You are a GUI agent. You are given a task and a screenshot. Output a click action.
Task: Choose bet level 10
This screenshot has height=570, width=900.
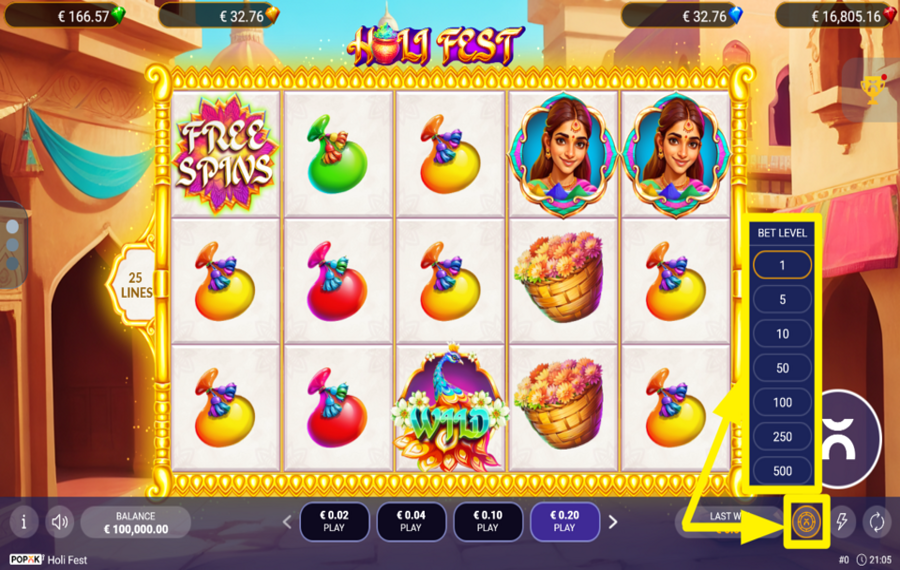tap(782, 334)
